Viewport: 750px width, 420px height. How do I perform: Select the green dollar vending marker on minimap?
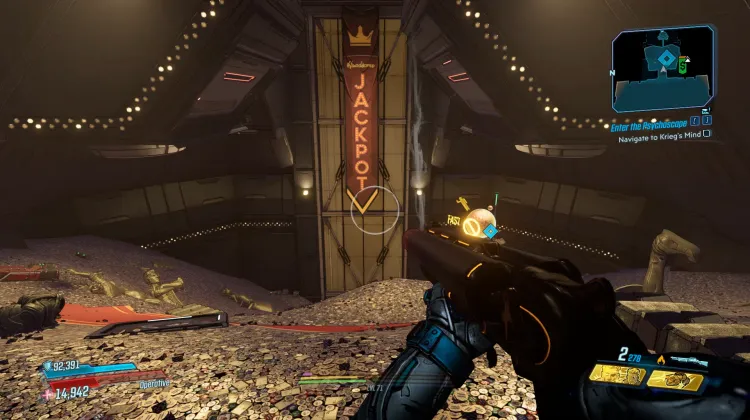click(x=683, y=66)
